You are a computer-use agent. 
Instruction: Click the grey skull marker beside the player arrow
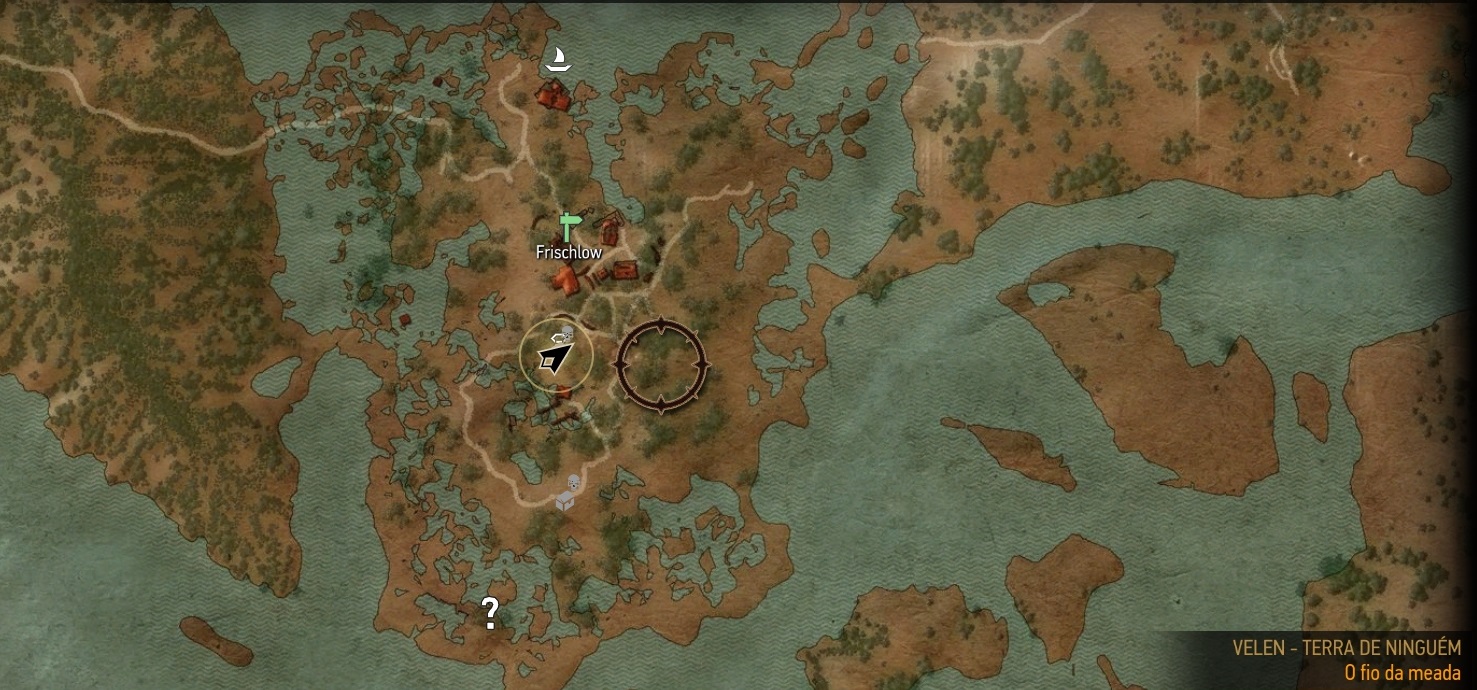[x=567, y=334]
